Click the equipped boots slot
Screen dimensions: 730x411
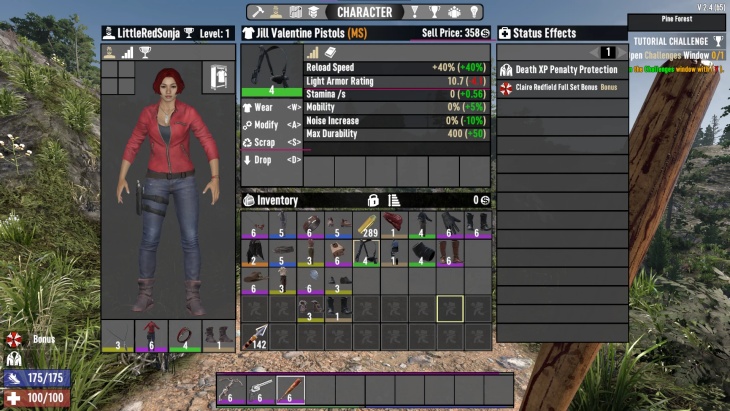click(218, 337)
